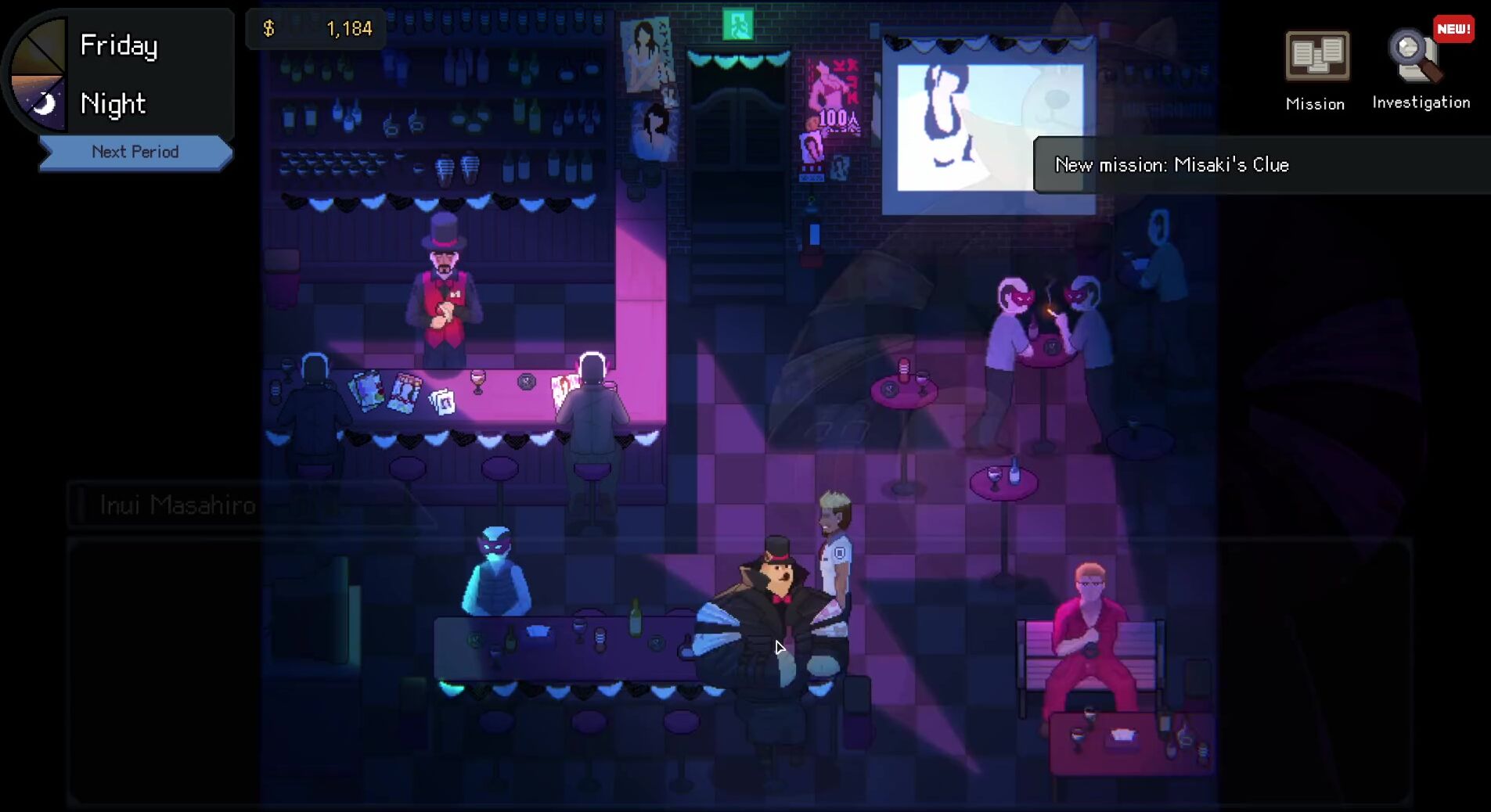Click the day and night time dial
Viewport: 1491px width, 812px height.
pyautogui.click(x=38, y=75)
